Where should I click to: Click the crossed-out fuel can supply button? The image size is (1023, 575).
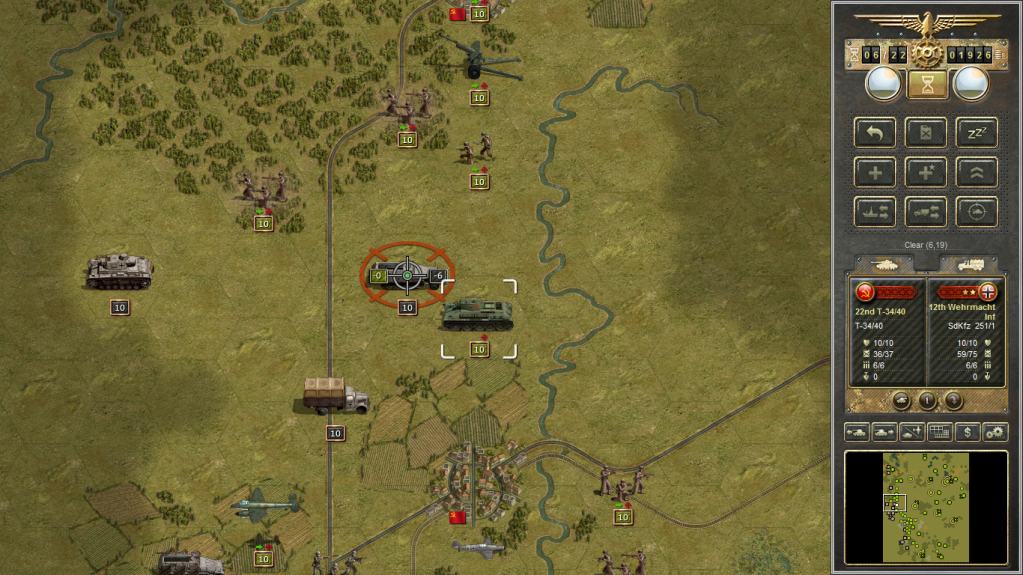925,132
